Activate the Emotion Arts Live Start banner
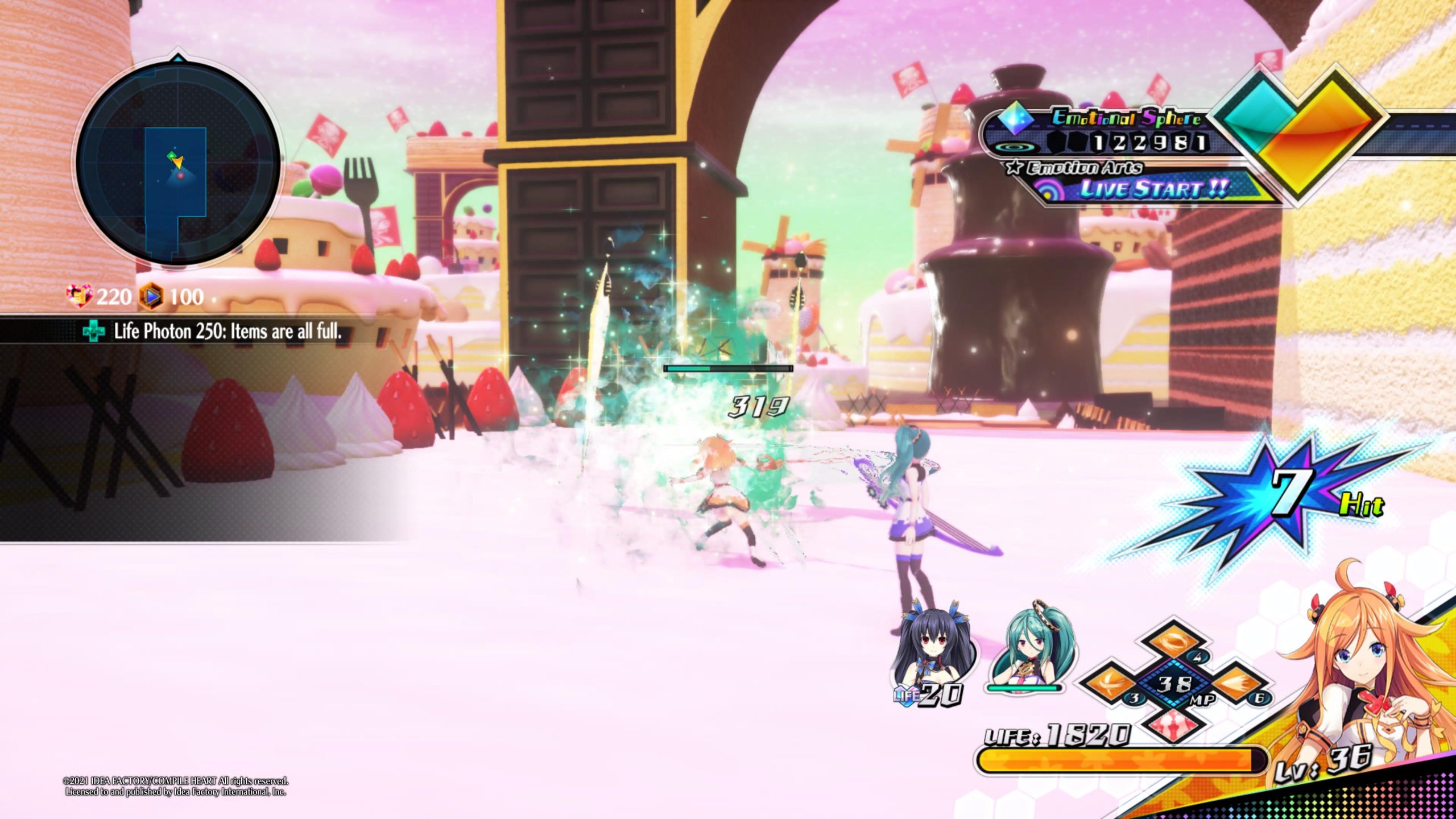 pos(1149,188)
